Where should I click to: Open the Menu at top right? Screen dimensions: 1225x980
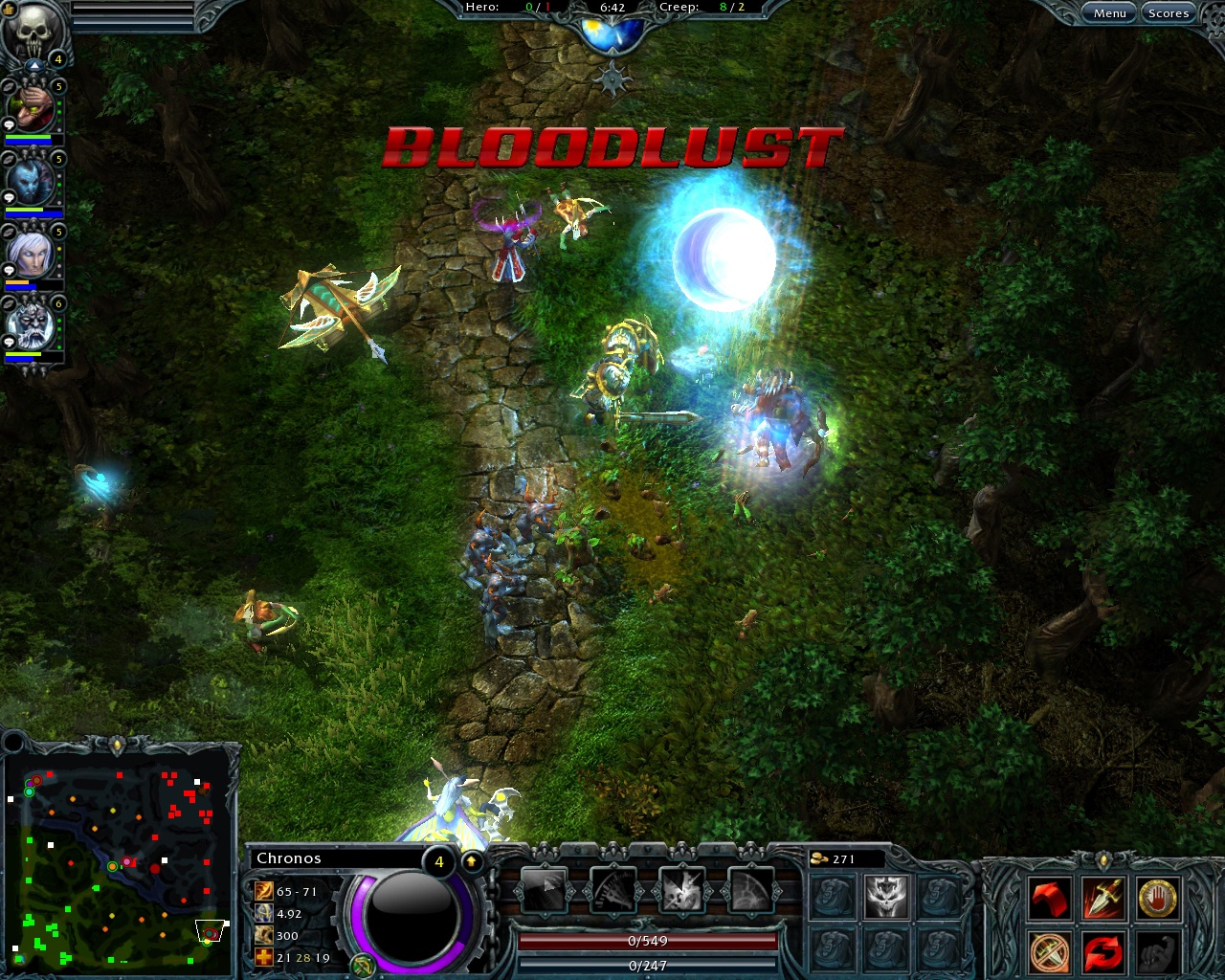(x=1109, y=12)
